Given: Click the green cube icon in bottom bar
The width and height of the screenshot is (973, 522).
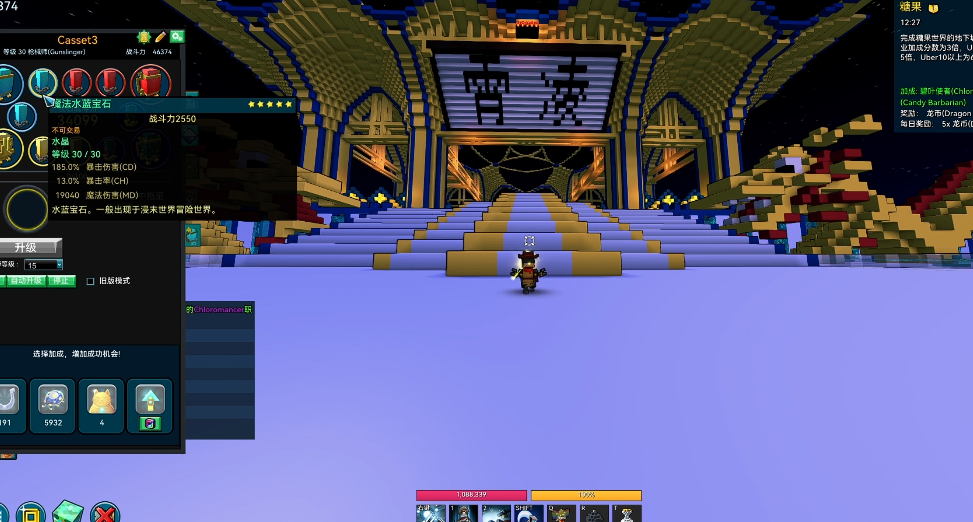Looking at the screenshot, I should point(68,511).
